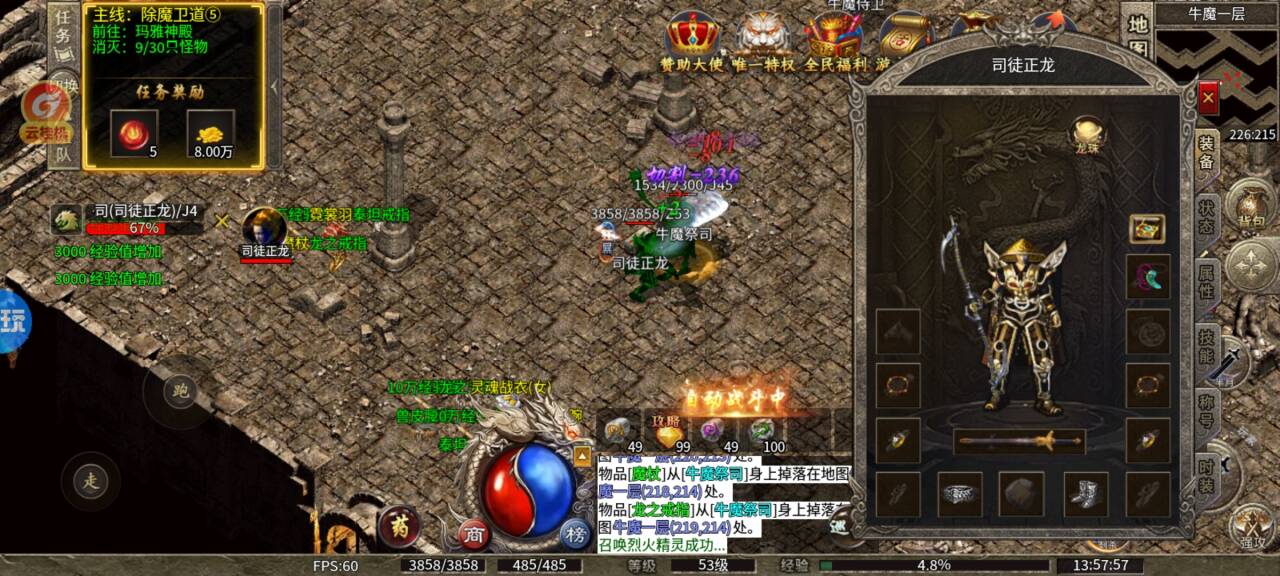Open the 唯一特权 tiger icon
This screenshot has height=576, width=1280.
(764, 40)
